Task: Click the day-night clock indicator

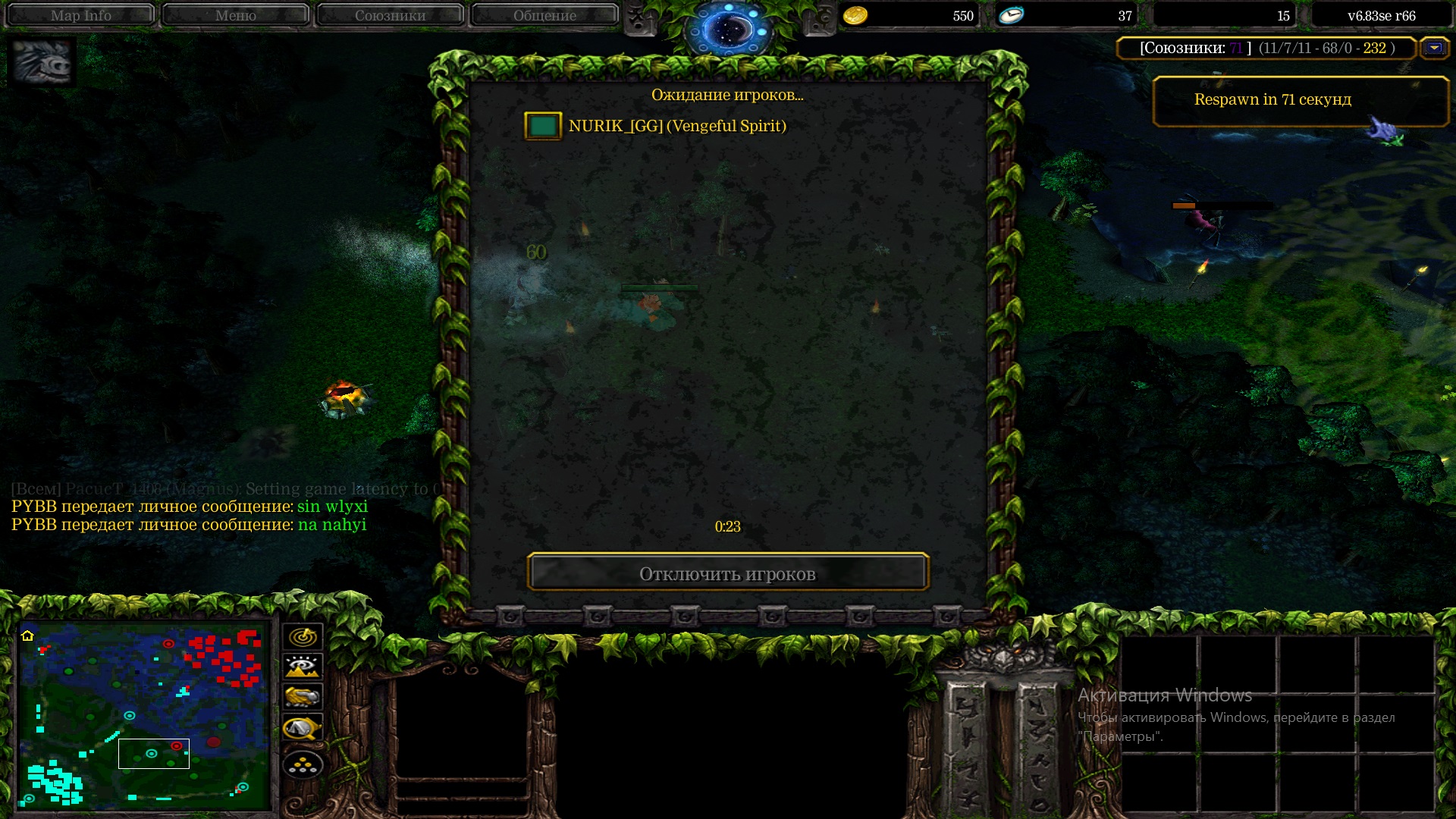Action: pyautogui.click(x=727, y=30)
